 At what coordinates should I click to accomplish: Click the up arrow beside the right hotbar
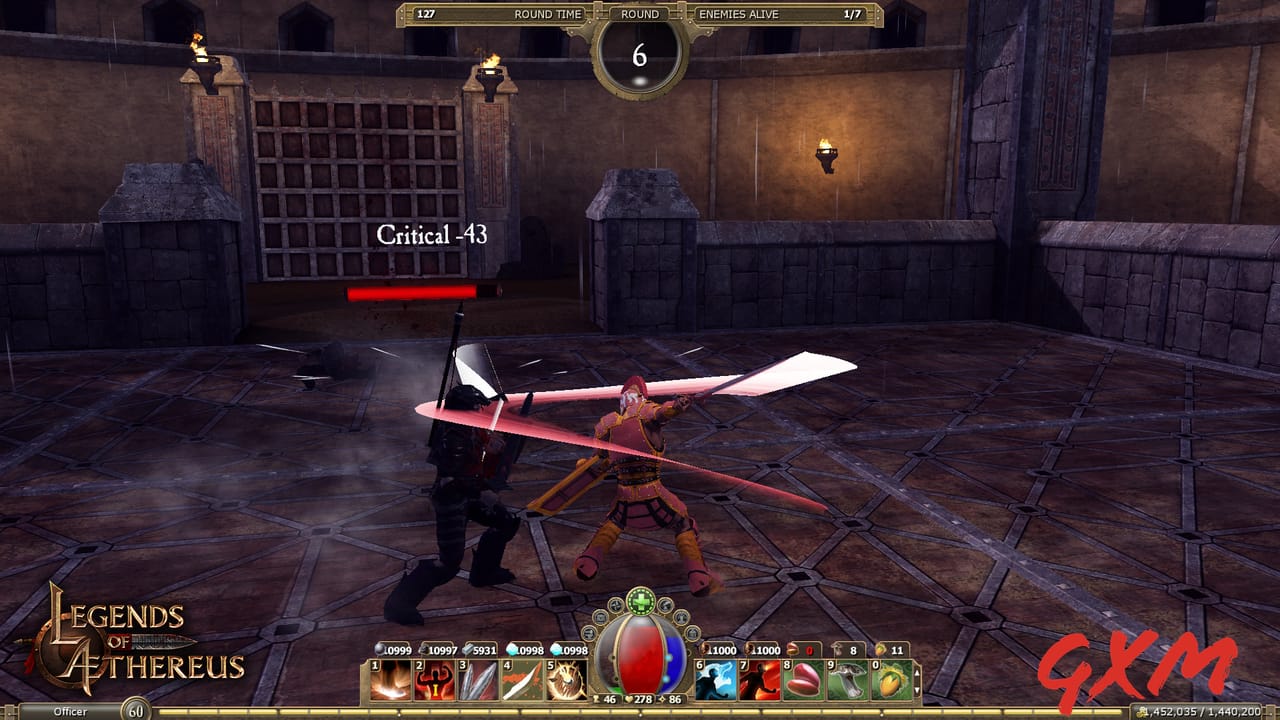point(917,673)
